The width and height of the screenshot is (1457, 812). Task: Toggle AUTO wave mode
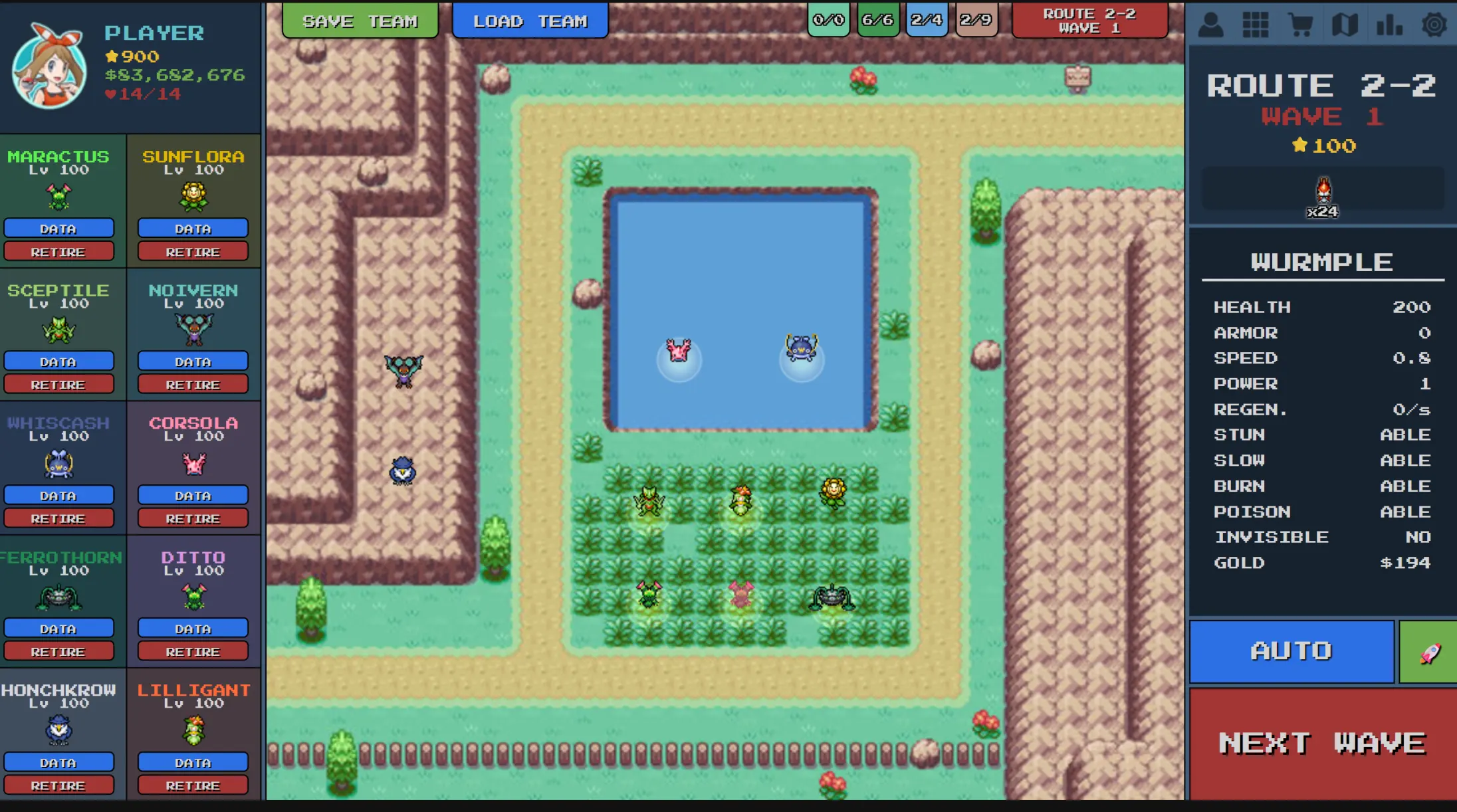click(1291, 651)
